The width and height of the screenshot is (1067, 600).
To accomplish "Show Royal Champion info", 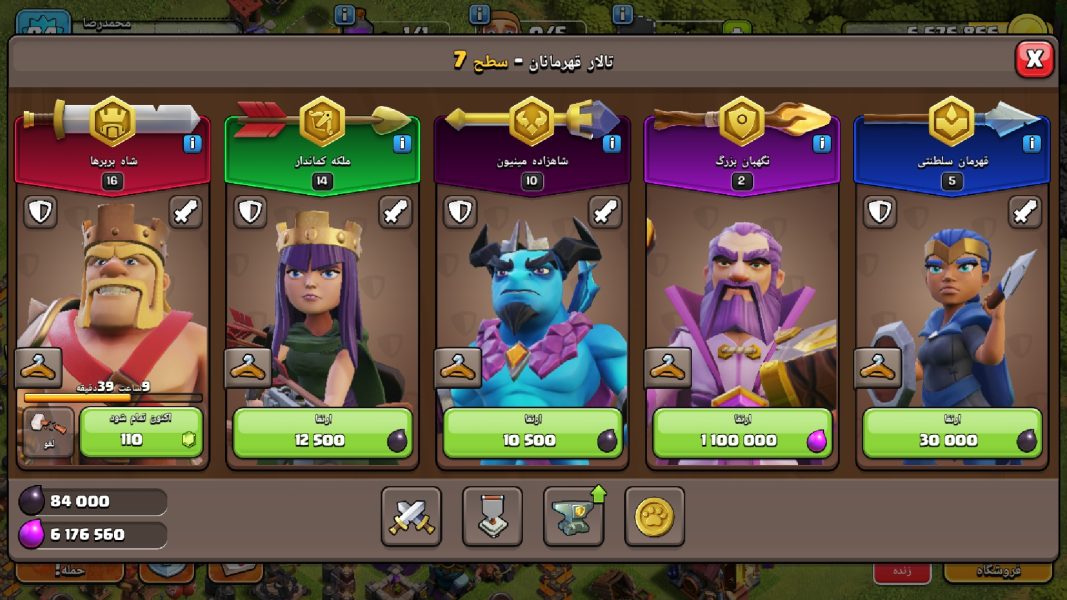I will [1032, 144].
